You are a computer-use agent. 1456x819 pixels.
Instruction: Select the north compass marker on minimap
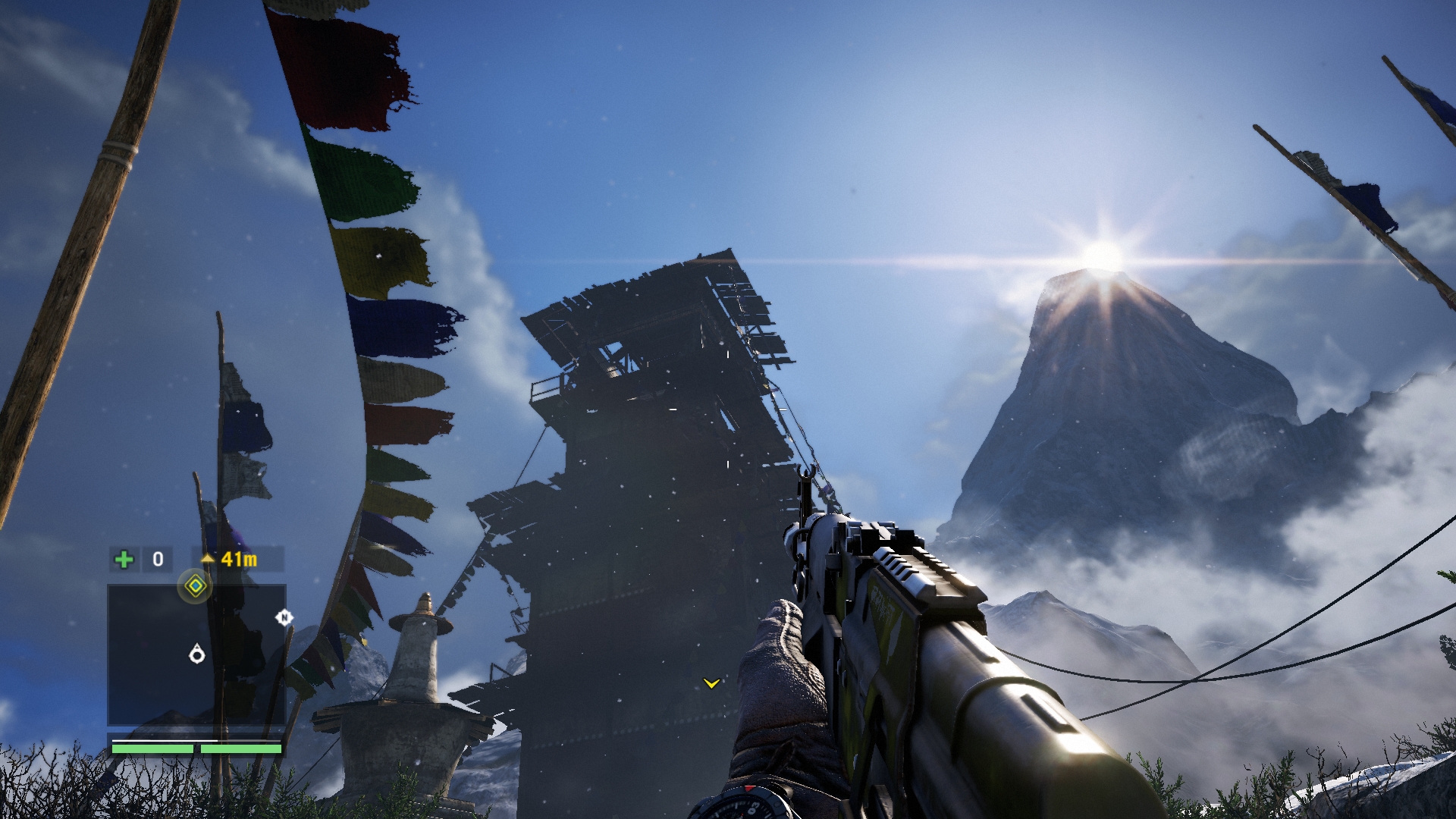point(284,617)
